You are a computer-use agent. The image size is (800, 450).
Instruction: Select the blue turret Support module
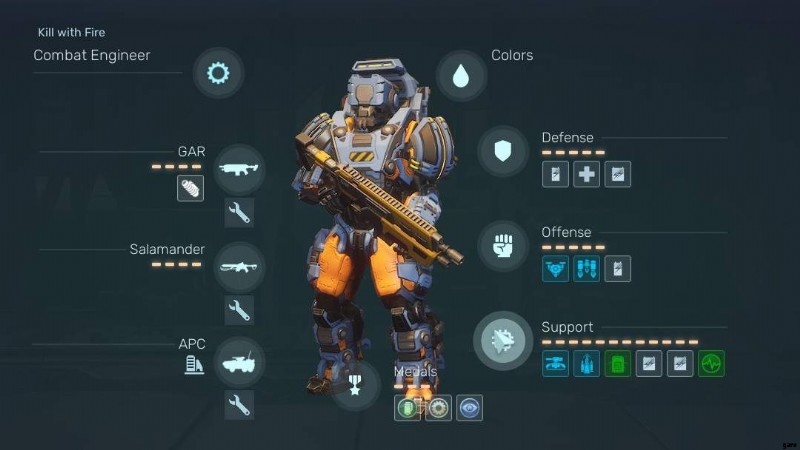tap(556, 364)
